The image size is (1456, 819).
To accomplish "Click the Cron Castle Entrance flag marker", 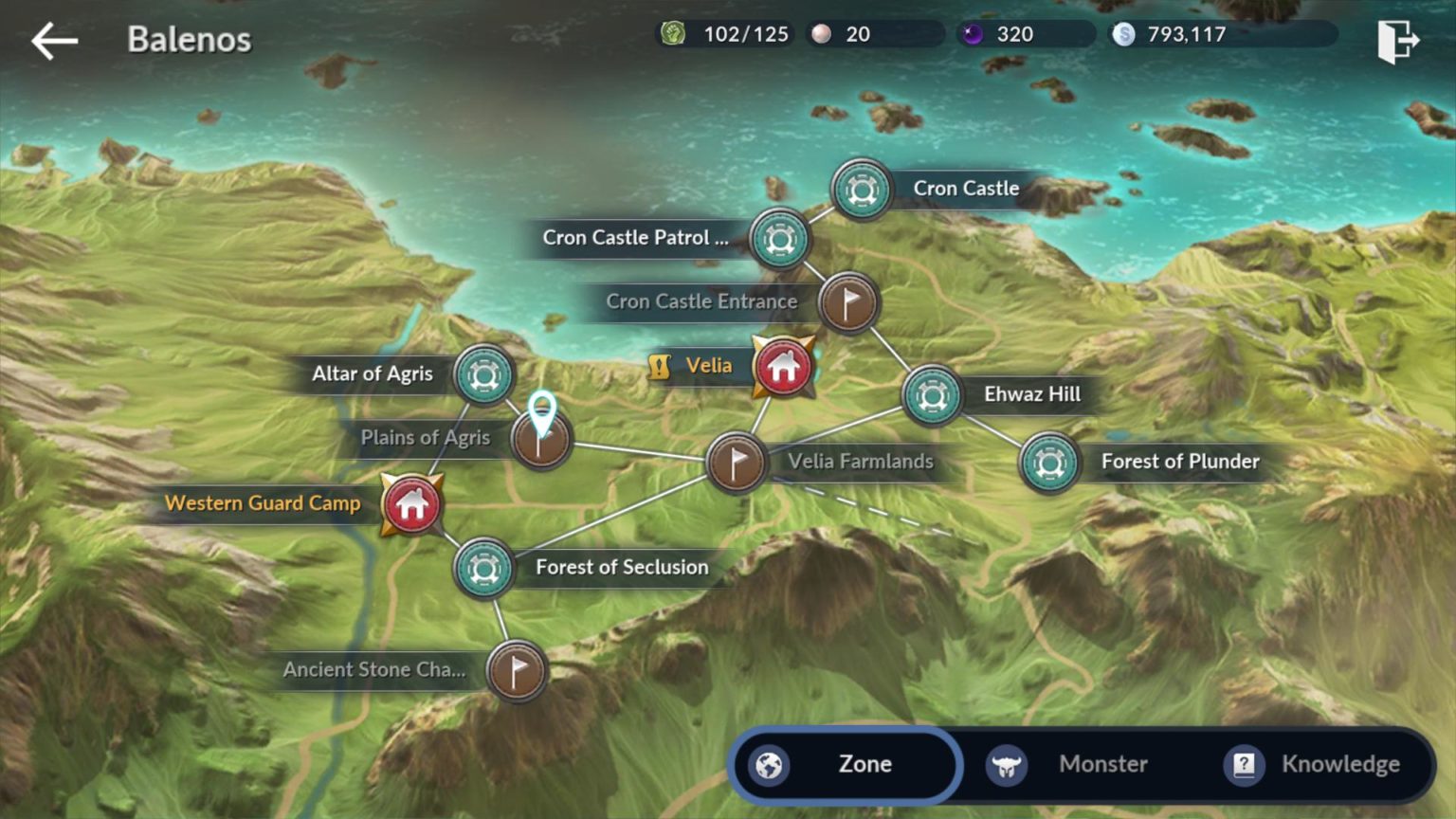I will click(848, 303).
